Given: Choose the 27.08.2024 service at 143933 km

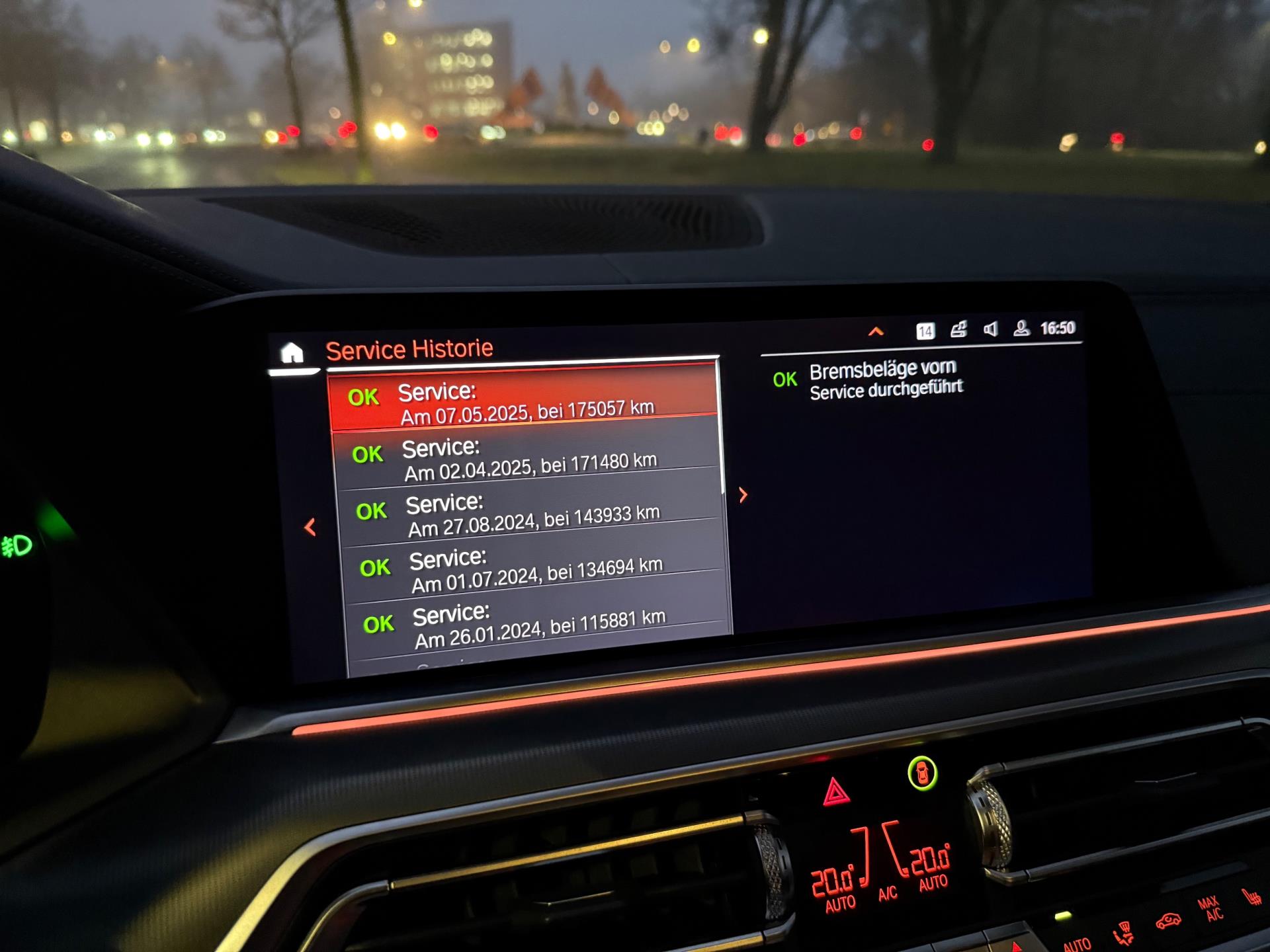Looking at the screenshot, I should 529,514.
